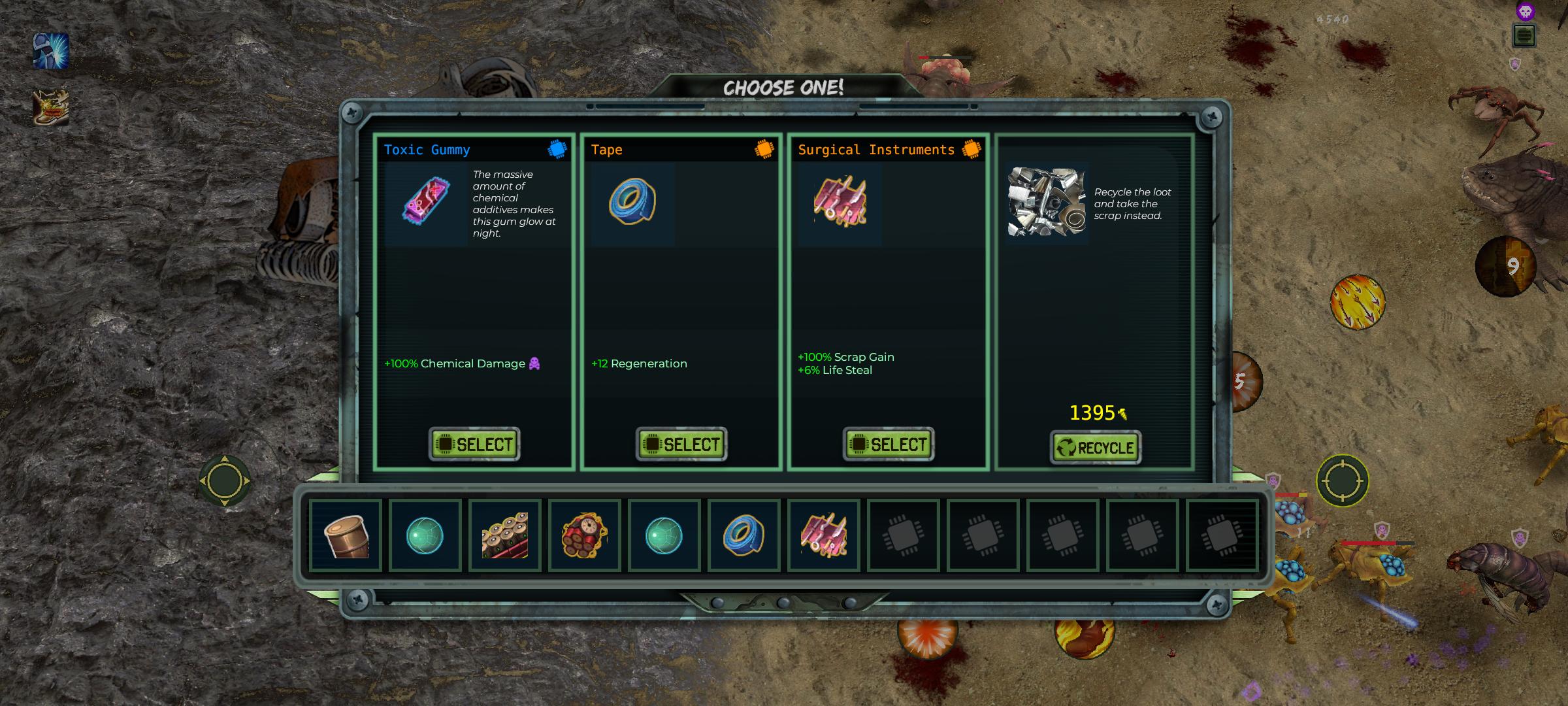Click the blue tape roll in the inventory bar
This screenshot has height=706, width=1568.
point(743,535)
